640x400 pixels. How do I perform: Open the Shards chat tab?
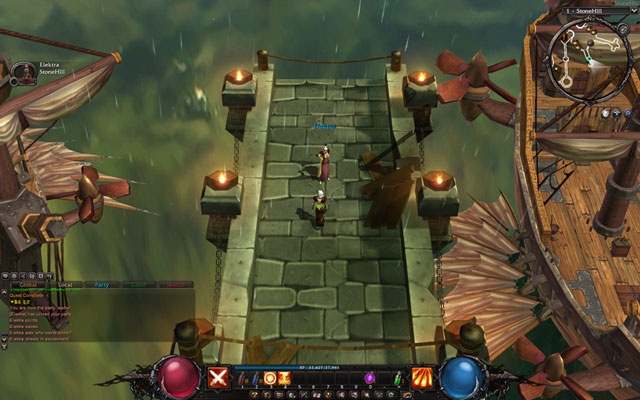coord(175,285)
